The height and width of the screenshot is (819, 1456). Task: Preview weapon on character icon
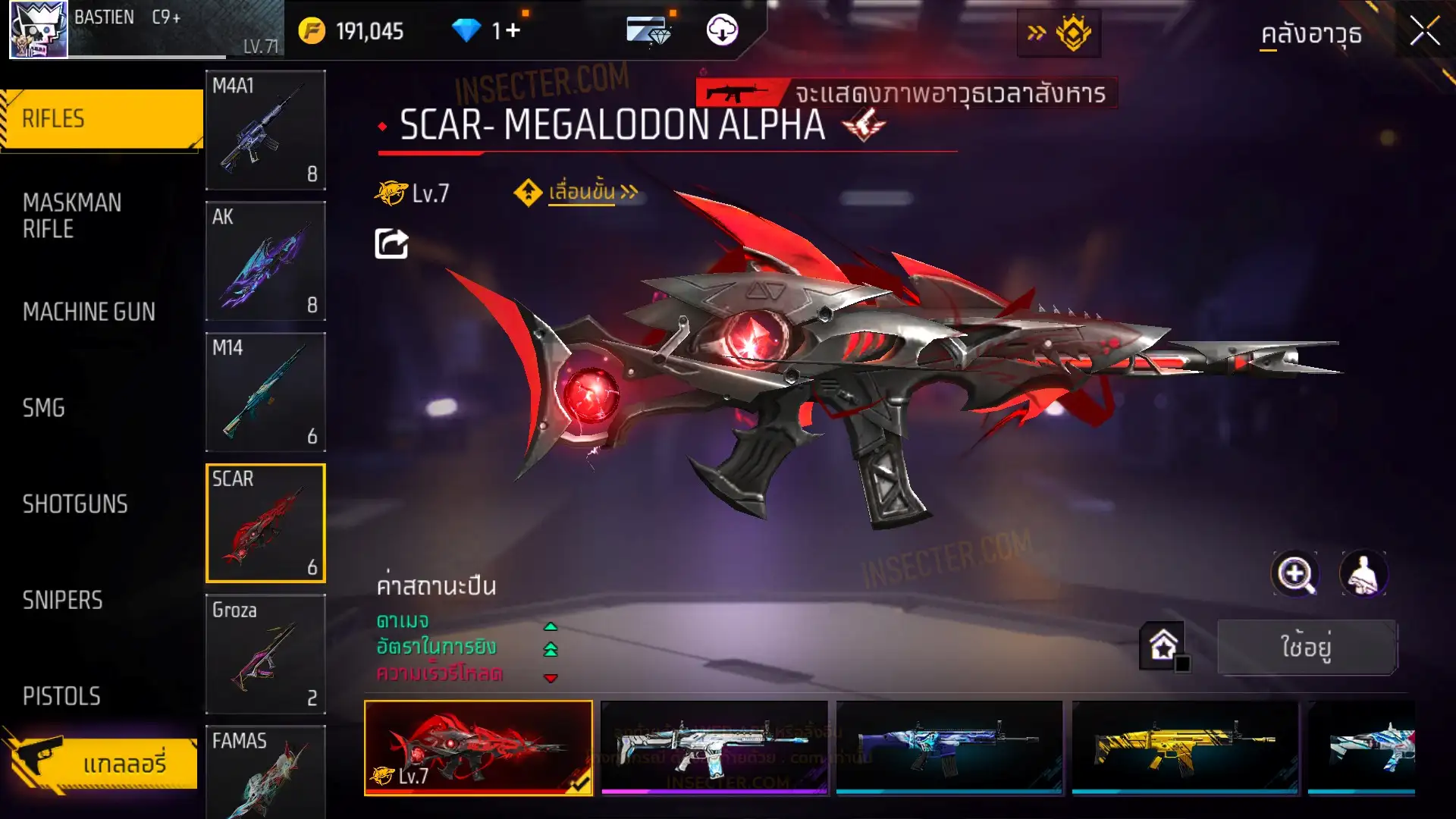(x=1363, y=574)
